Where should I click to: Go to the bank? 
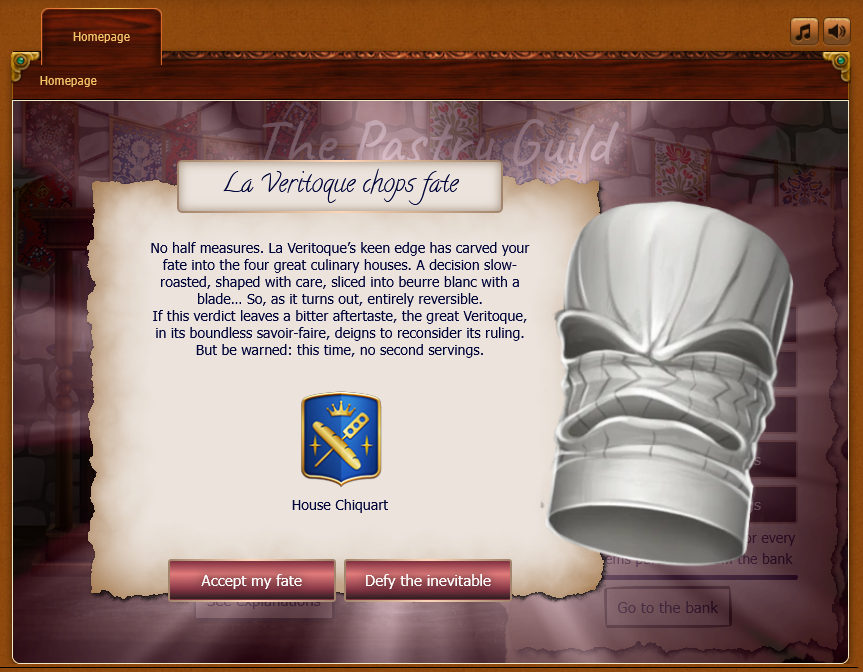668,608
